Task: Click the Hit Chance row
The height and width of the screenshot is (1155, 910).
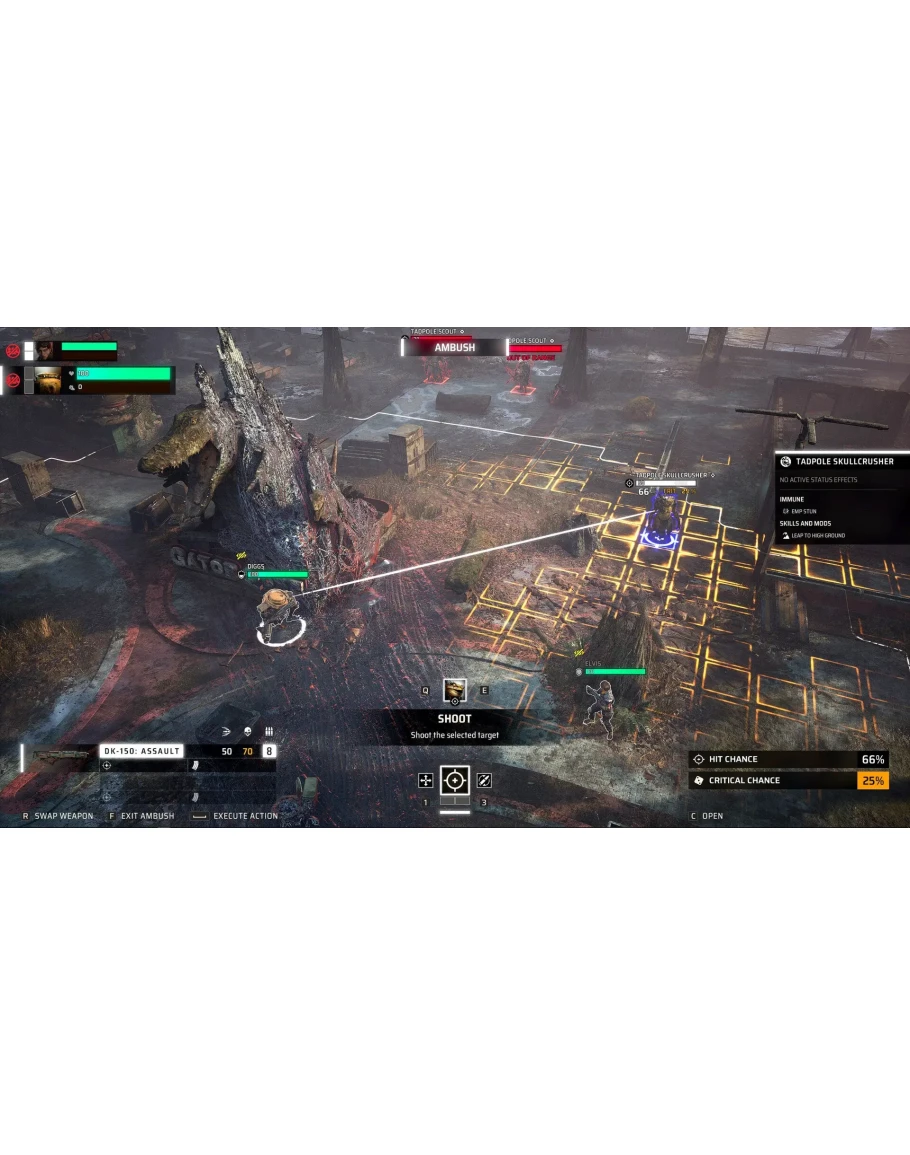Action: click(788, 759)
